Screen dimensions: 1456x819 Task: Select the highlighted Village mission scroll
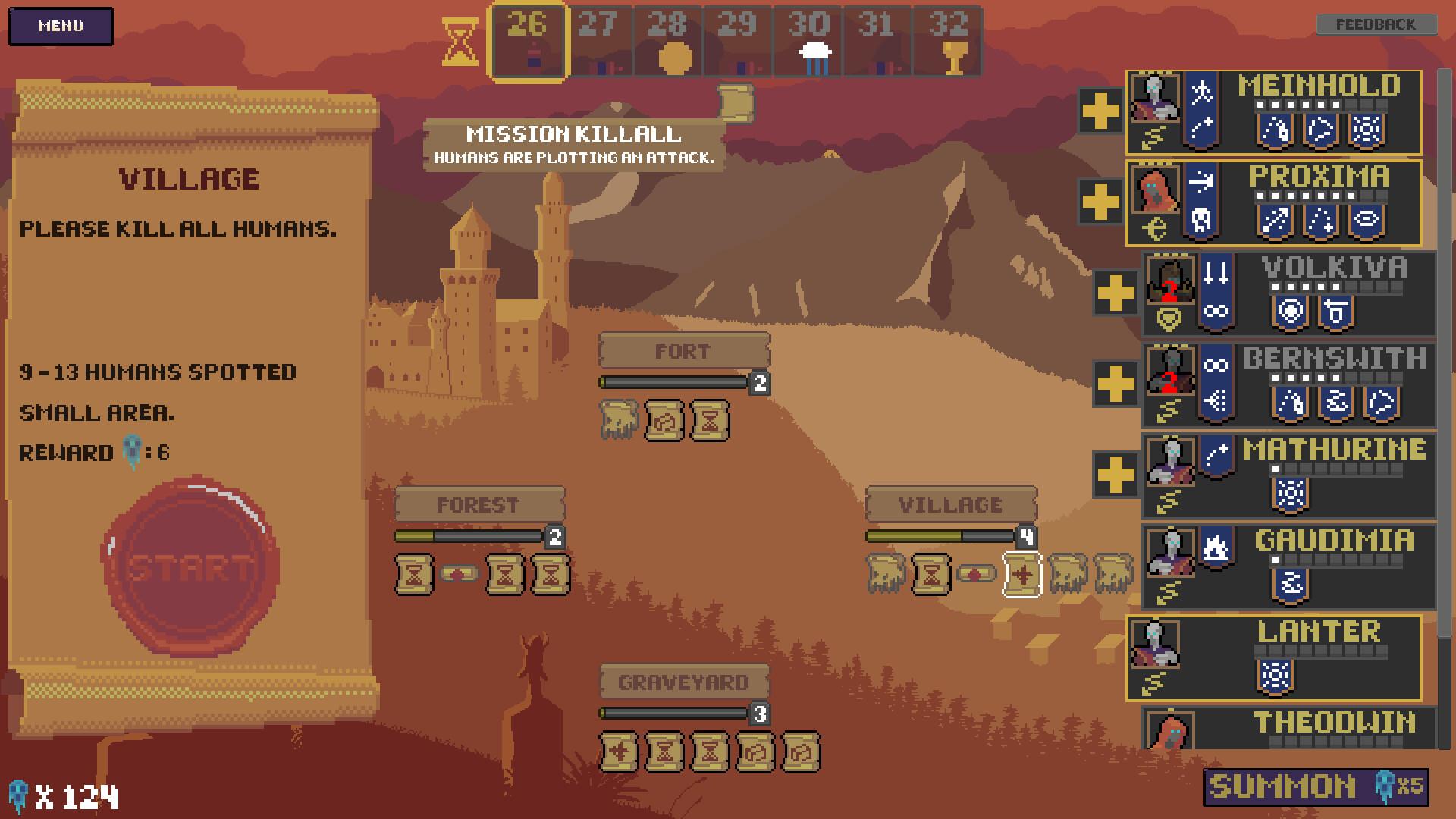1021,574
